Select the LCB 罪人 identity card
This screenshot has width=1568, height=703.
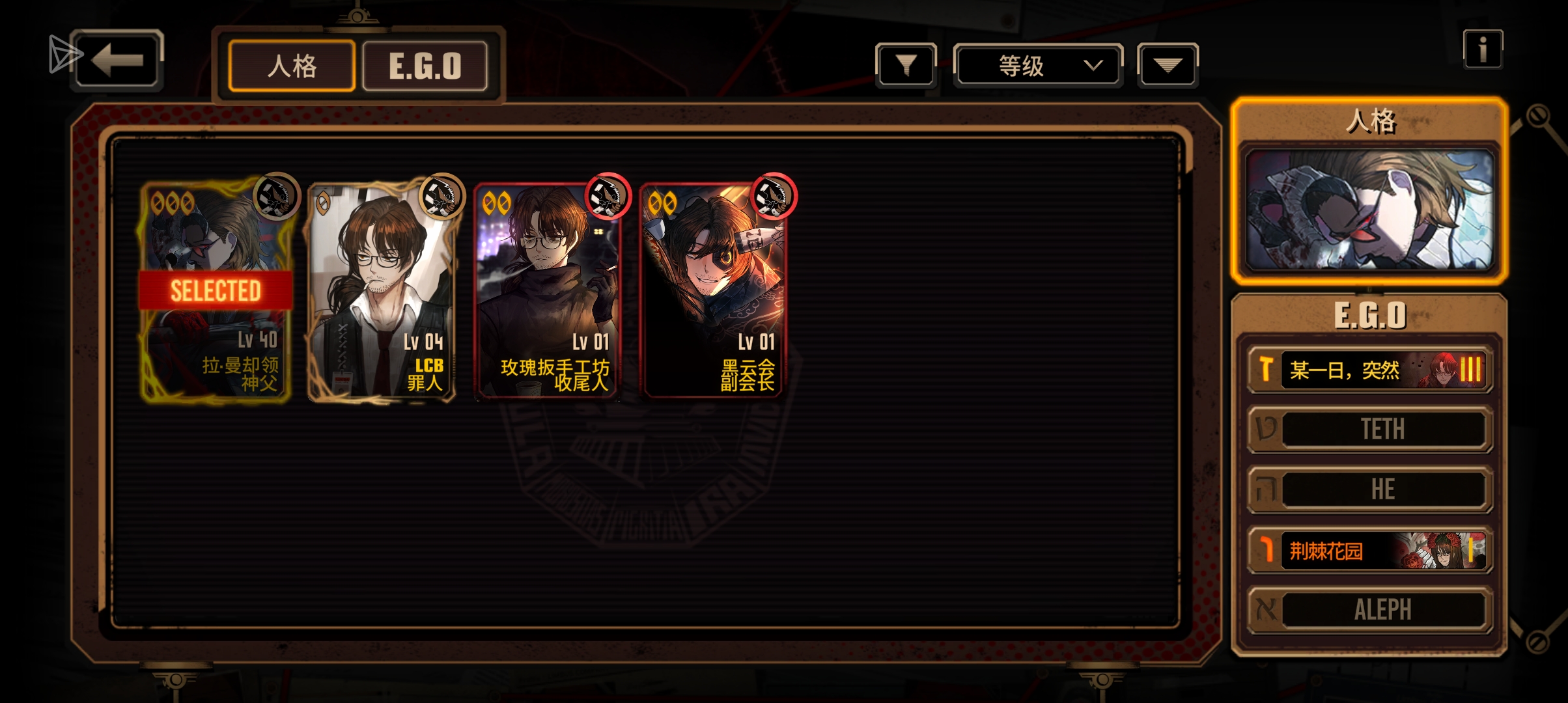(382, 291)
